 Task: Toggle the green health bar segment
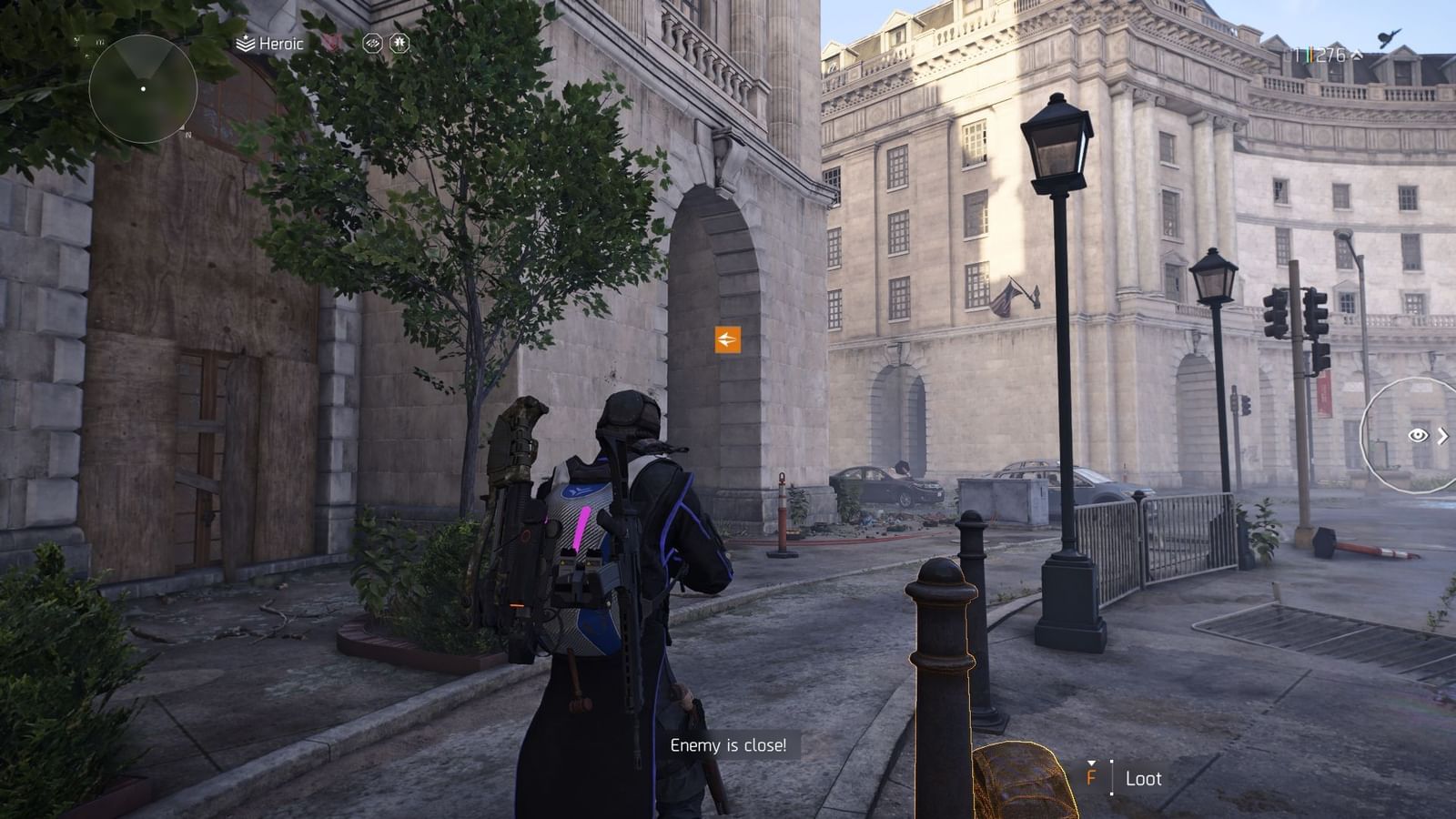tap(1308, 54)
